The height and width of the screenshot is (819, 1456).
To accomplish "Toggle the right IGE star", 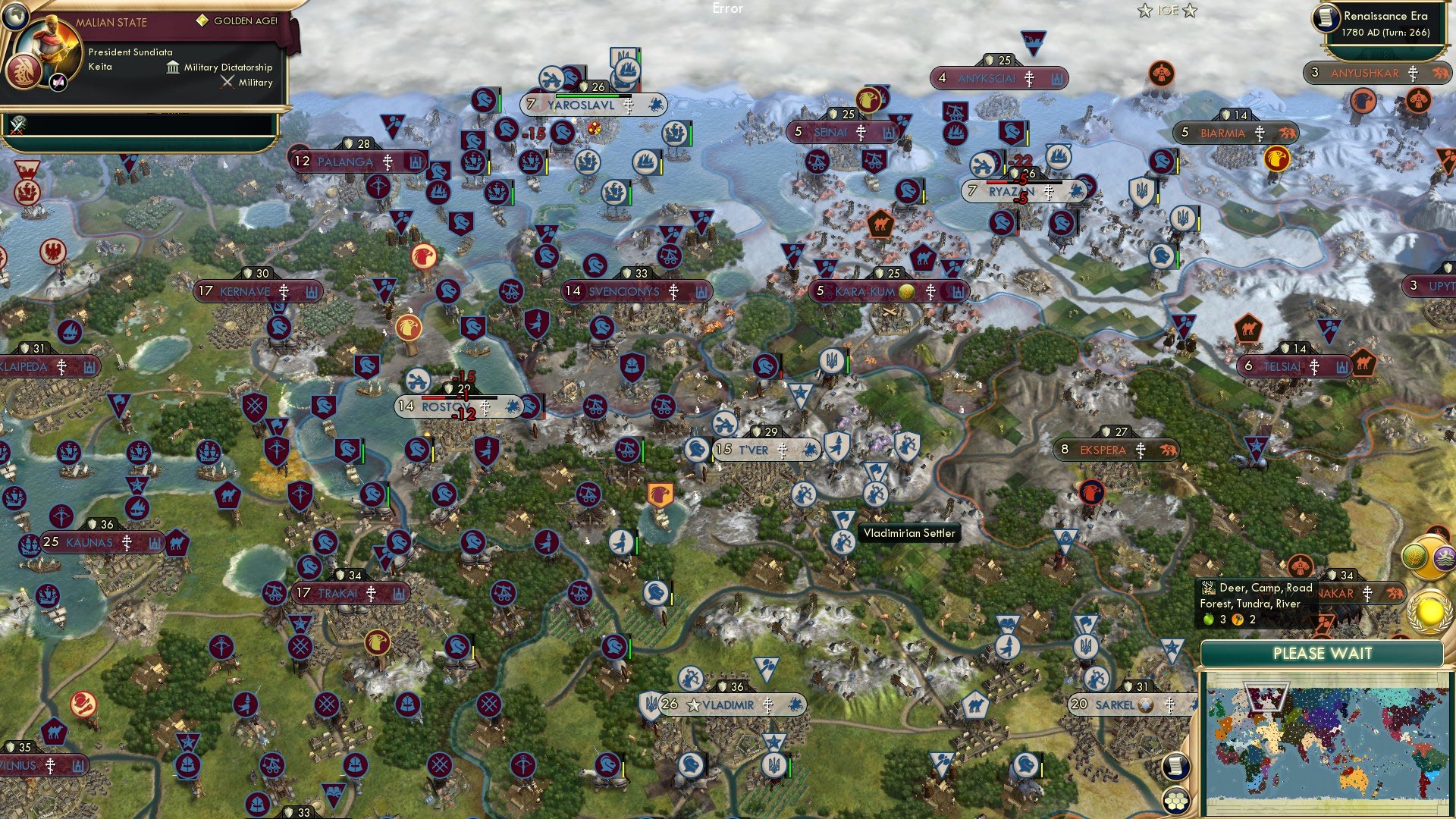I will click(1190, 10).
